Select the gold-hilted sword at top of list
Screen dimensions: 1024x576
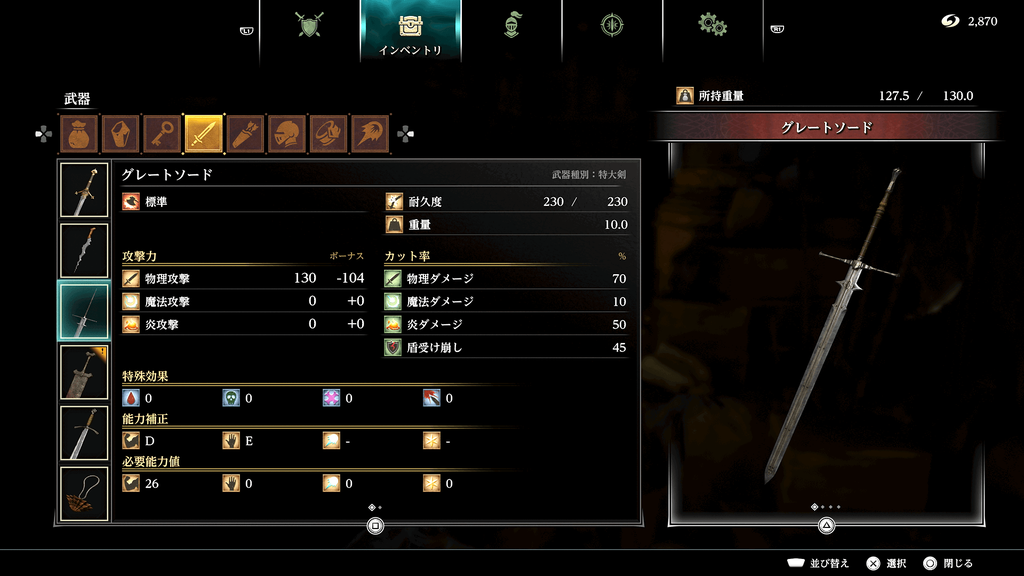(x=85, y=189)
